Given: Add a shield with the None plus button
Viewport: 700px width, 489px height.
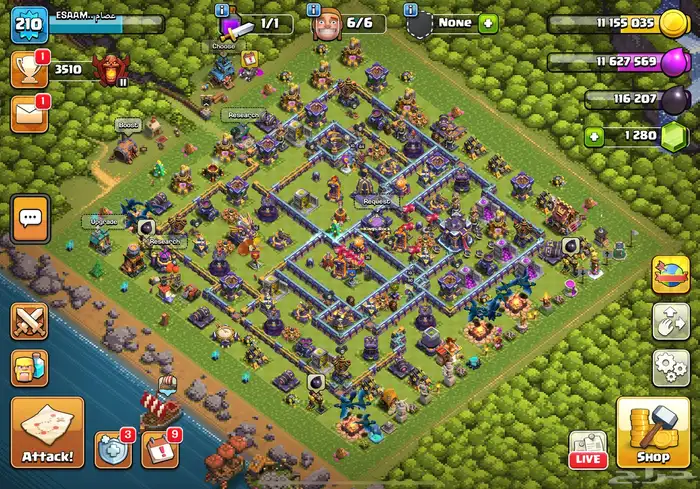Looking at the screenshot, I should point(488,23).
